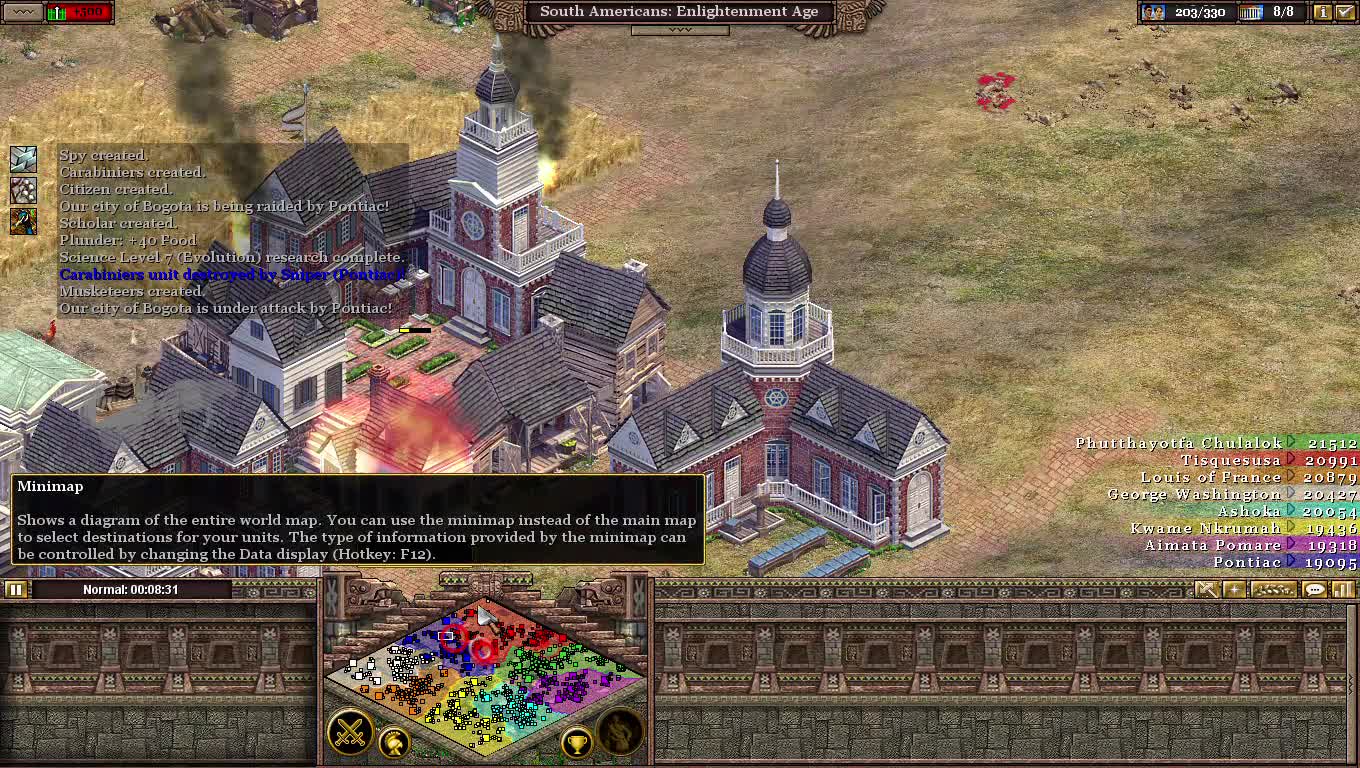Click the plundered goods icon on the bottom bar

1273,589
